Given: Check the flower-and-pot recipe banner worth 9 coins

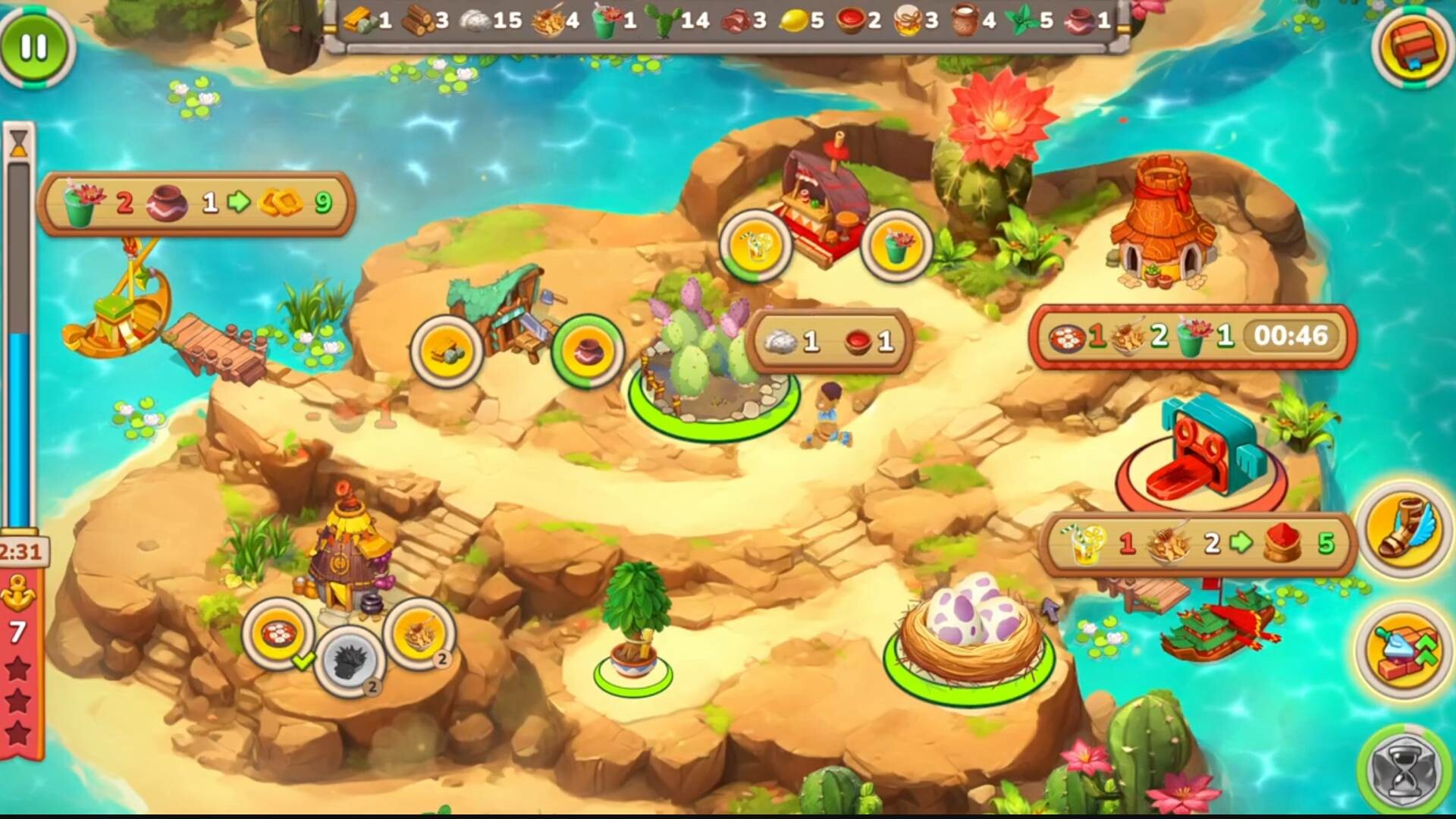Looking at the screenshot, I should (196, 203).
